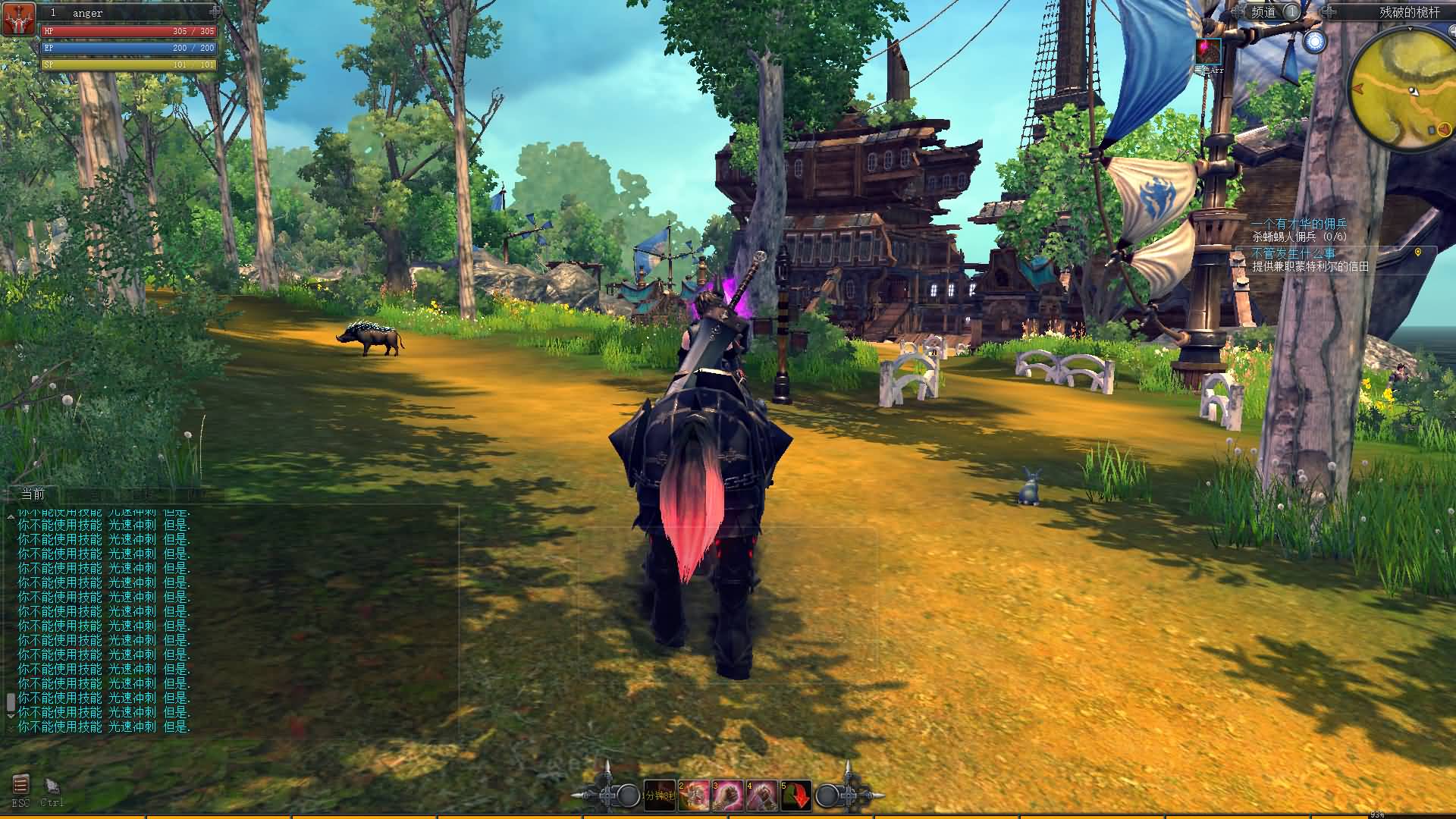Switch to the 当前 chat tab

coord(33,494)
